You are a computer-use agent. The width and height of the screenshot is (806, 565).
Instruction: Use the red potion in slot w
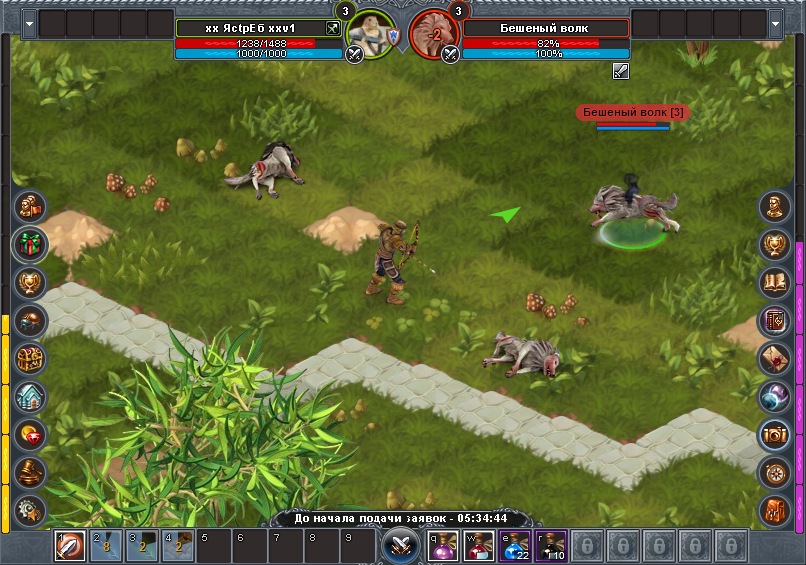478,546
